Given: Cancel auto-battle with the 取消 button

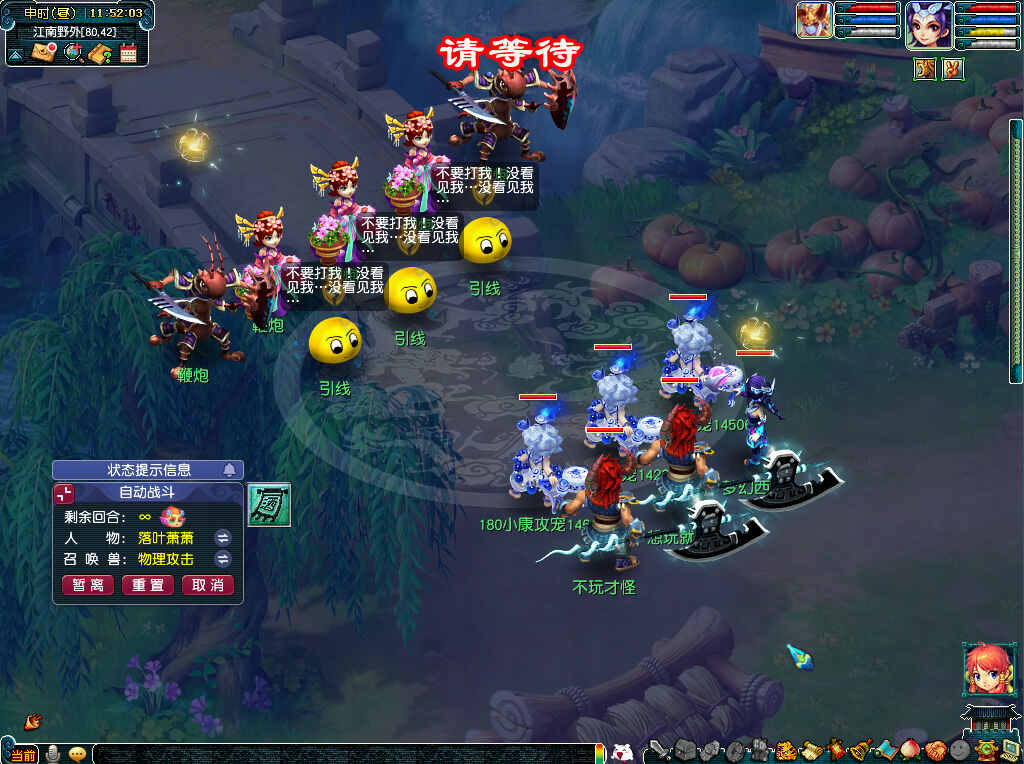Looking at the screenshot, I should (207, 585).
